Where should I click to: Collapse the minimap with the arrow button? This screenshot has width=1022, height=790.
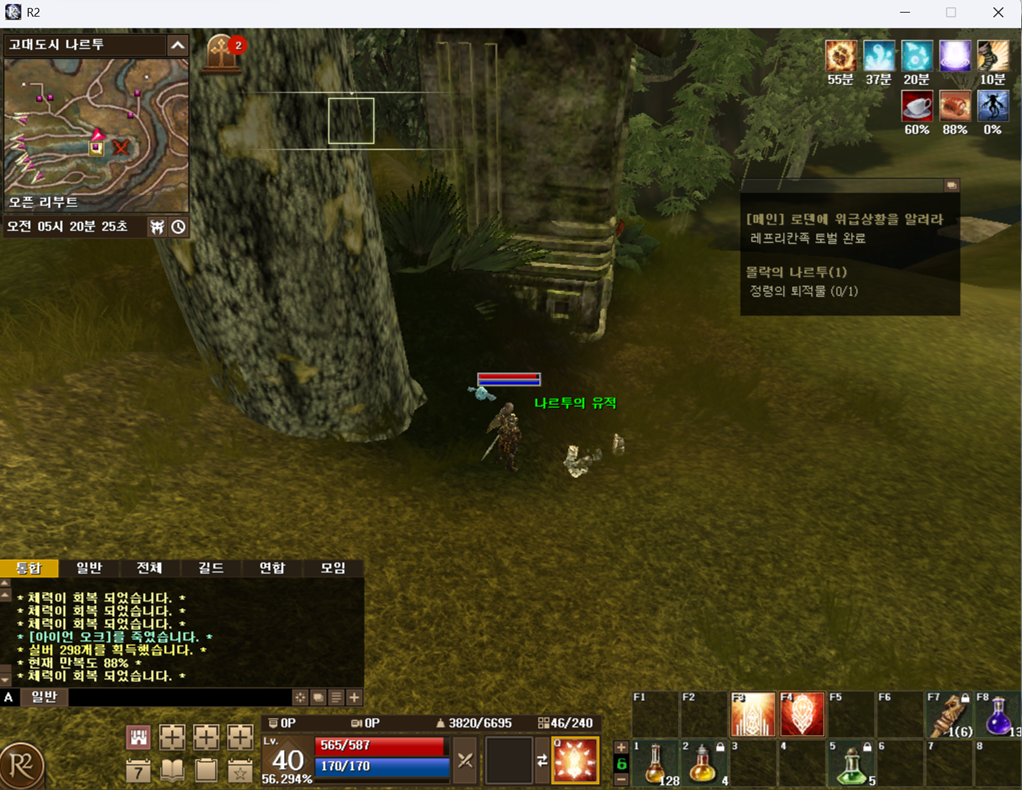point(177,45)
